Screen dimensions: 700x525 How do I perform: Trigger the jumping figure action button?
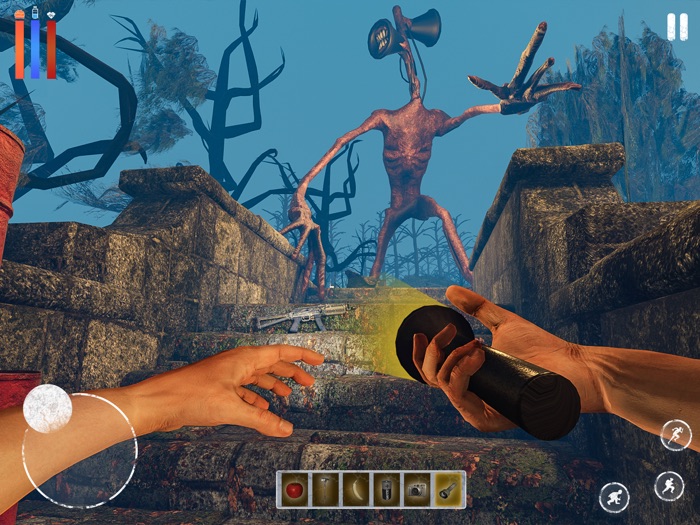coord(669,486)
